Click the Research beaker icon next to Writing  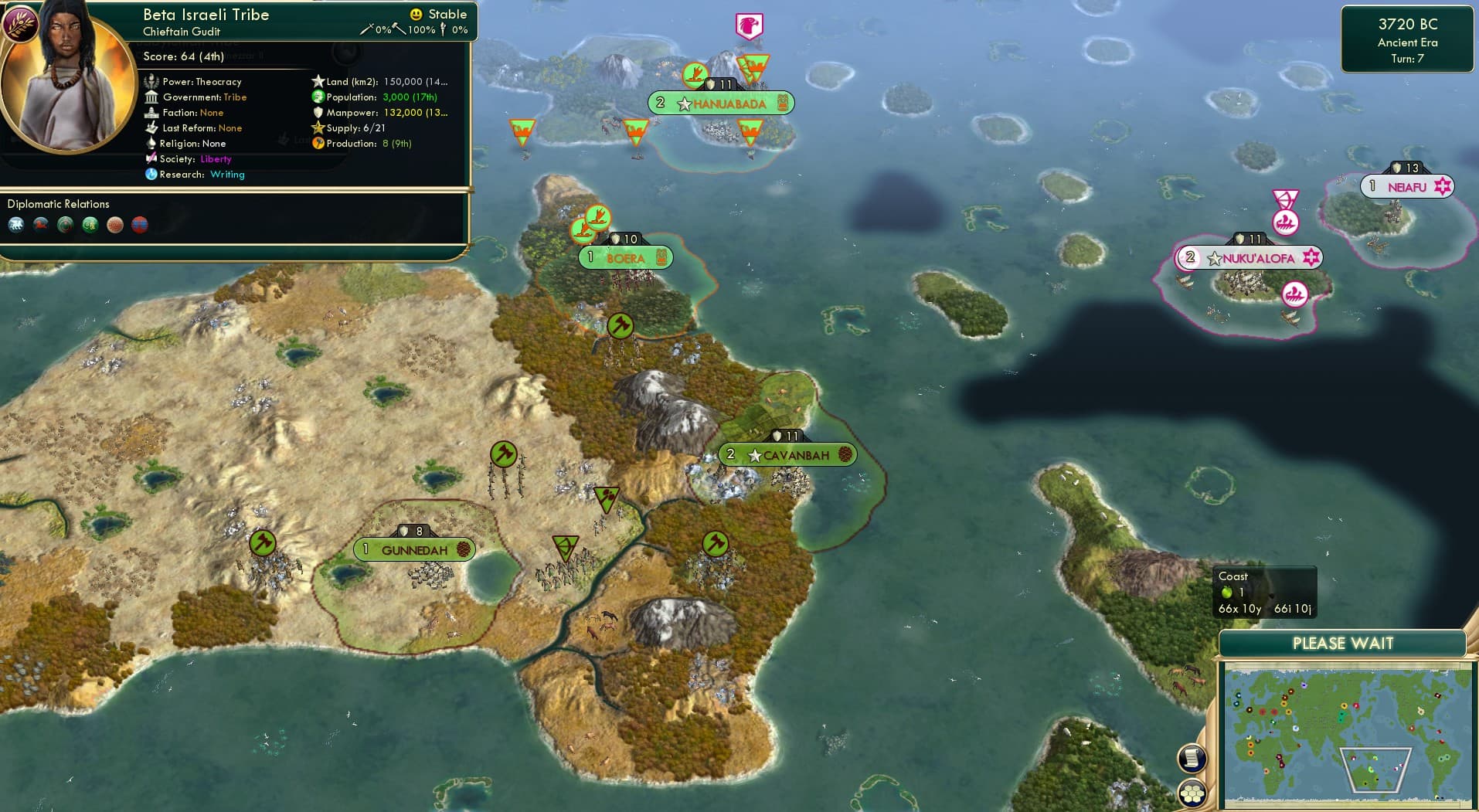(x=151, y=175)
